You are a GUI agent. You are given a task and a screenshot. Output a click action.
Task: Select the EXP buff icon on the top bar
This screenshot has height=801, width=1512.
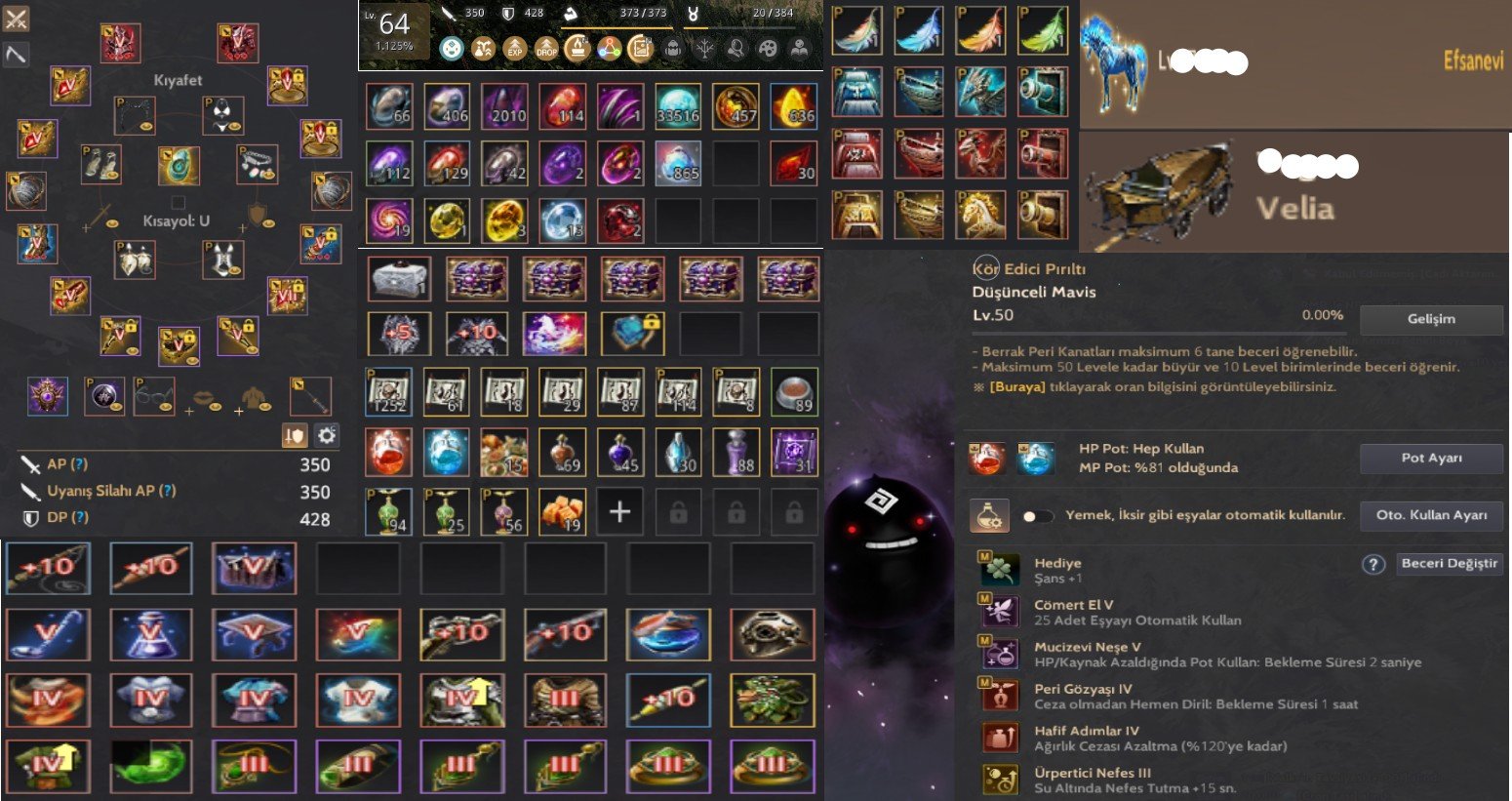514,47
